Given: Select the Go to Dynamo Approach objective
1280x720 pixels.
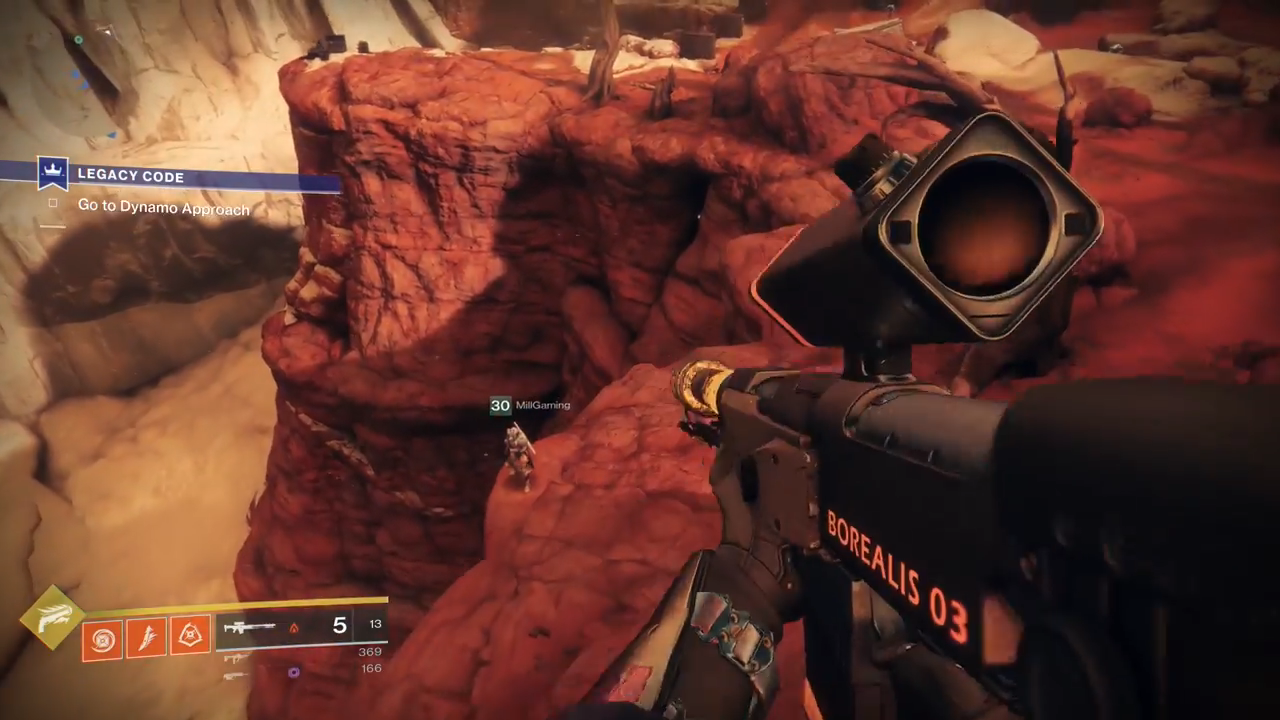Looking at the screenshot, I should [163, 208].
